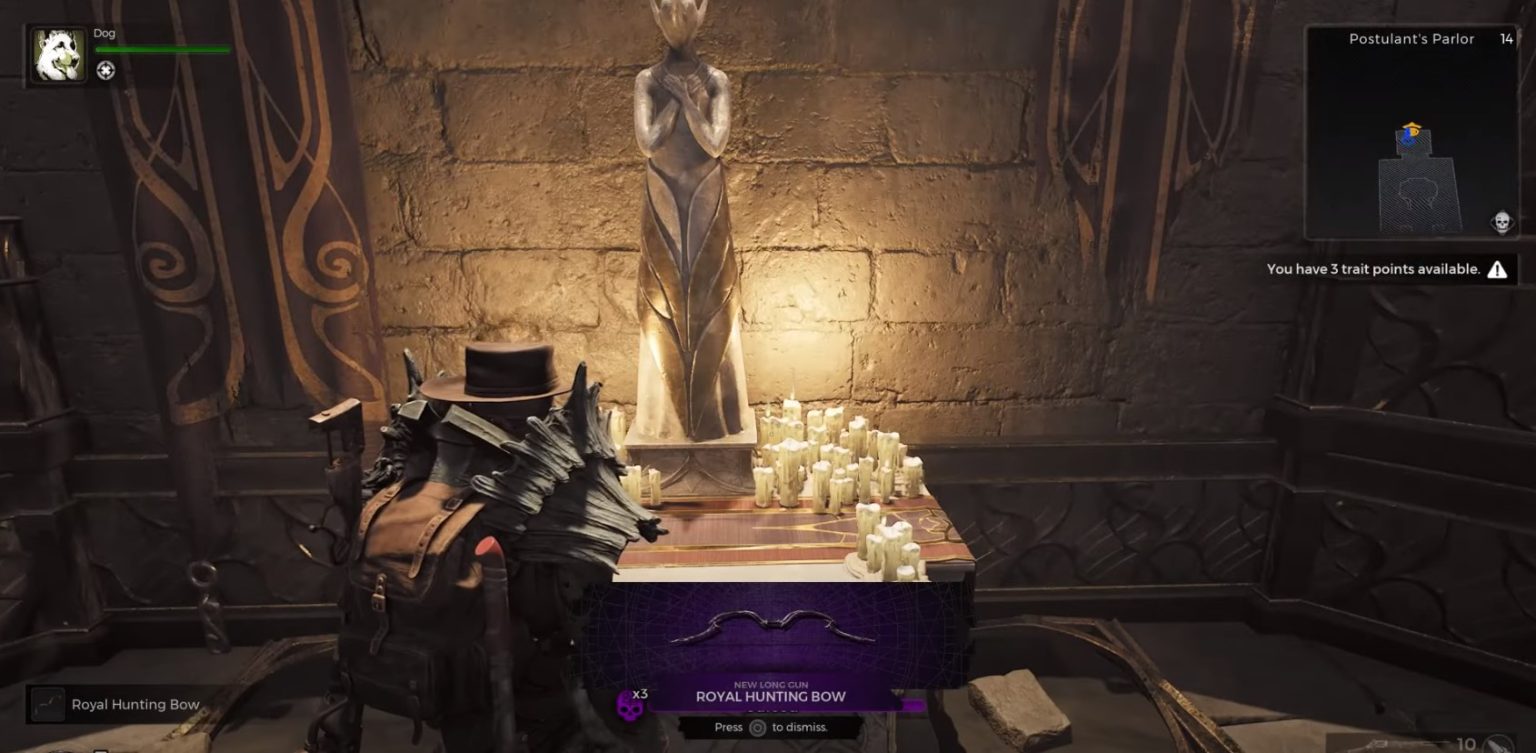Select the blue player marker on minimap

[1408, 136]
